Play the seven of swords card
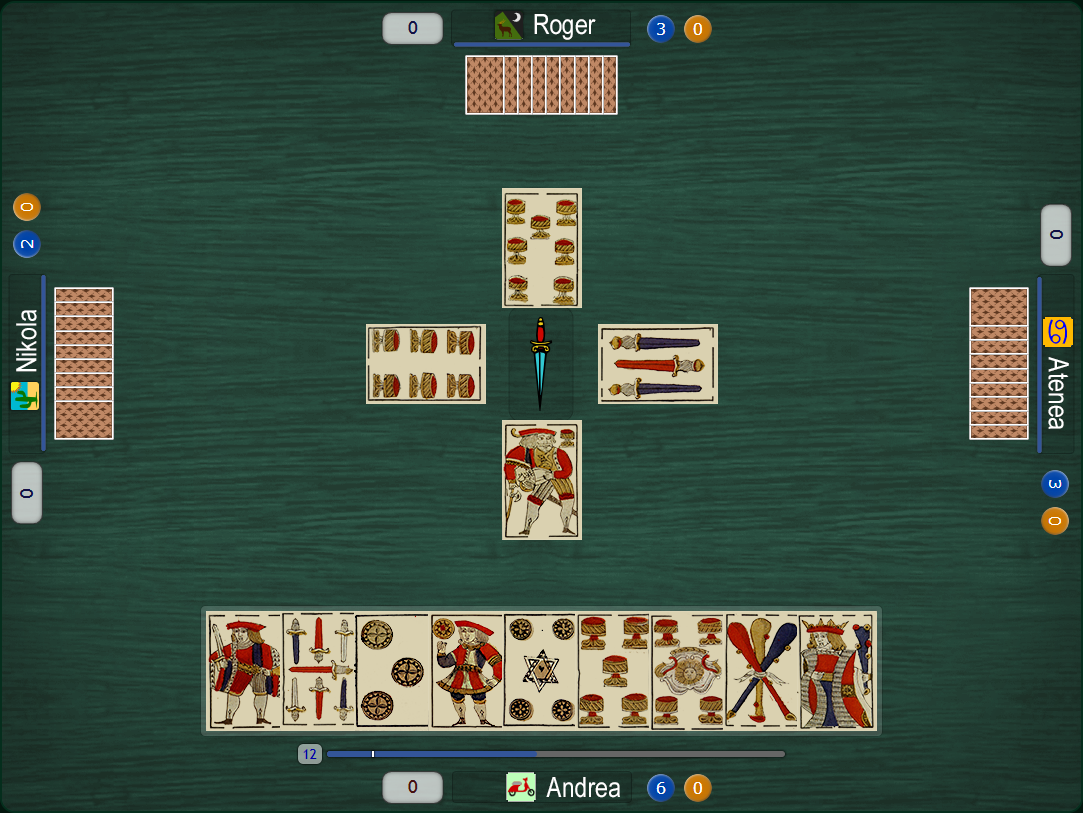 click(319, 670)
